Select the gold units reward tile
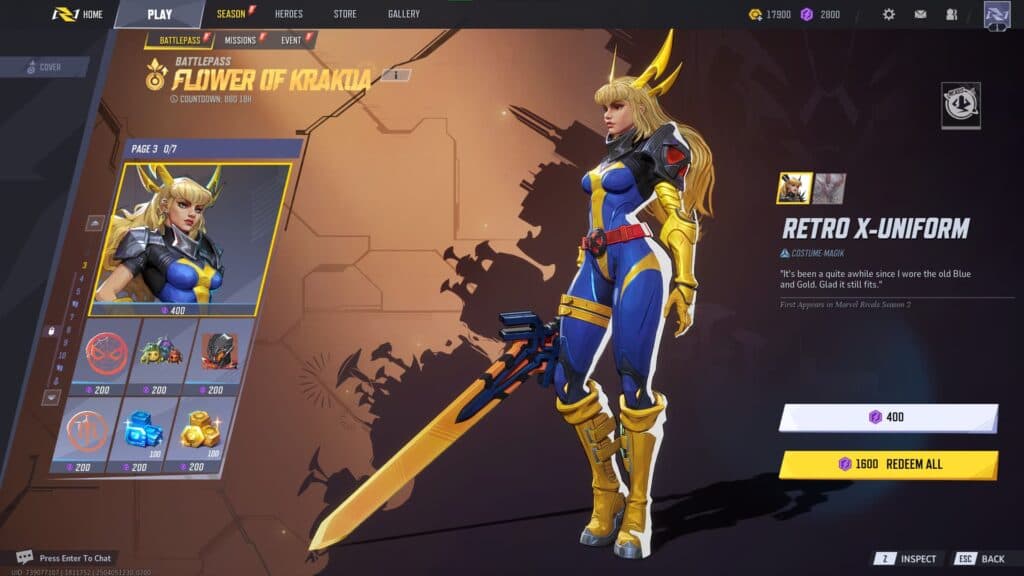Viewport: 1024px width, 576px height. [x=200, y=432]
